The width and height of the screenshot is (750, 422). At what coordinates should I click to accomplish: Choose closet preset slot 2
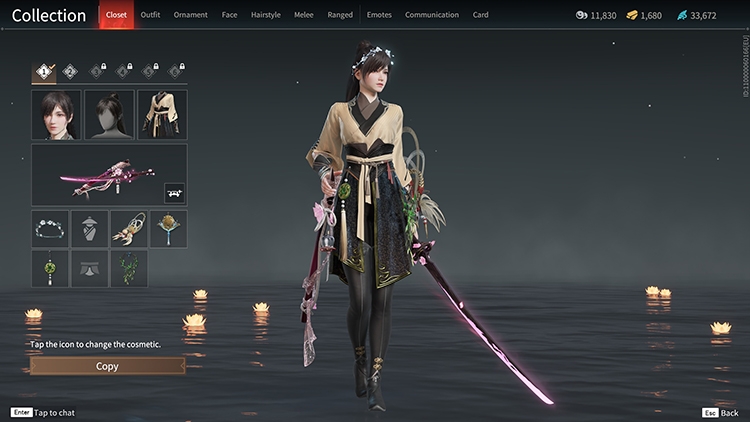click(70, 71)
